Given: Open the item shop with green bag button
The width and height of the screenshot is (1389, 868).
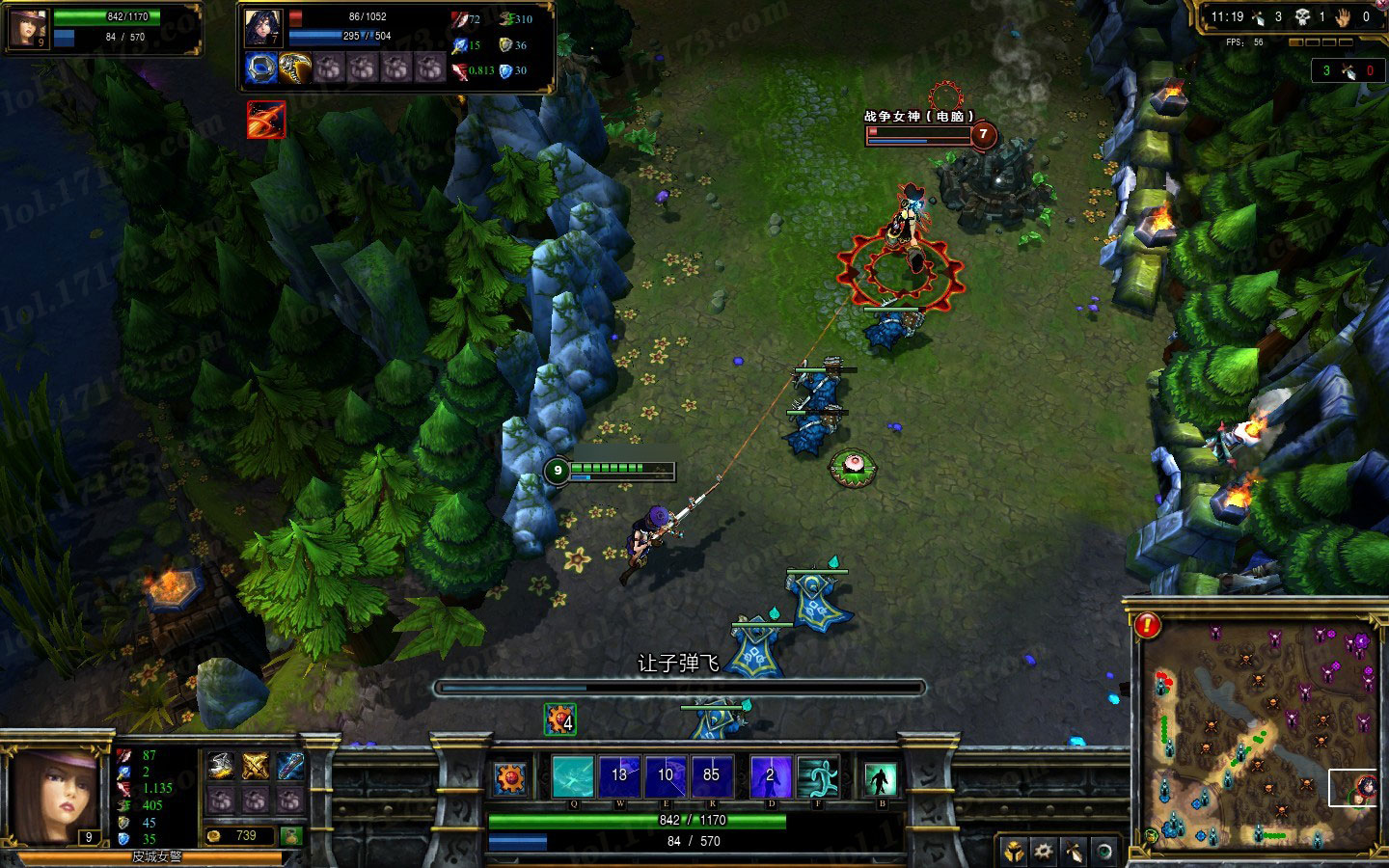Looking at the screenshot, I should (290, 835).
